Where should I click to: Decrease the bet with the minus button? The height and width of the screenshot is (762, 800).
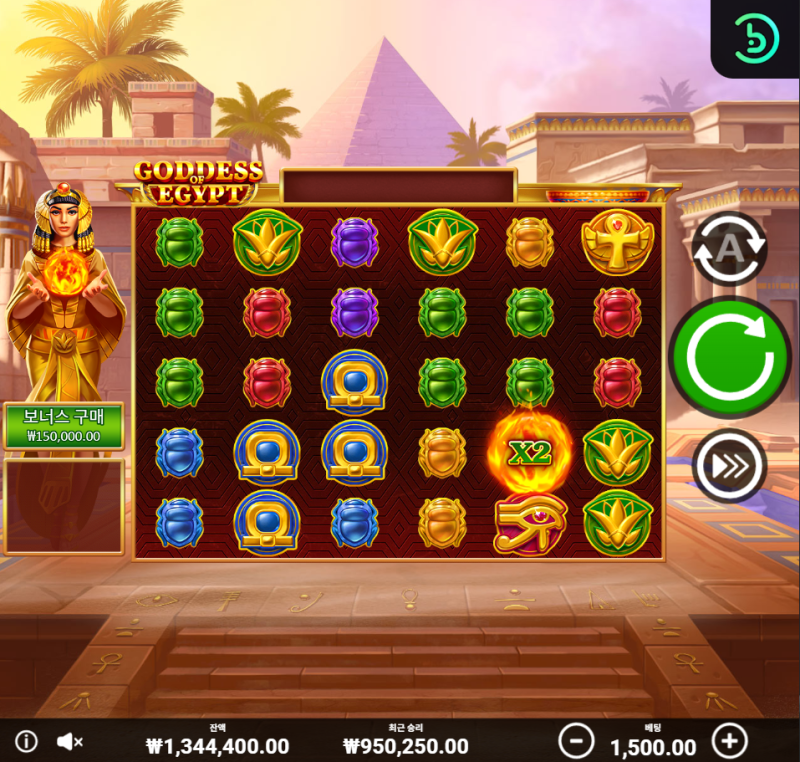(x=575, y=741)
